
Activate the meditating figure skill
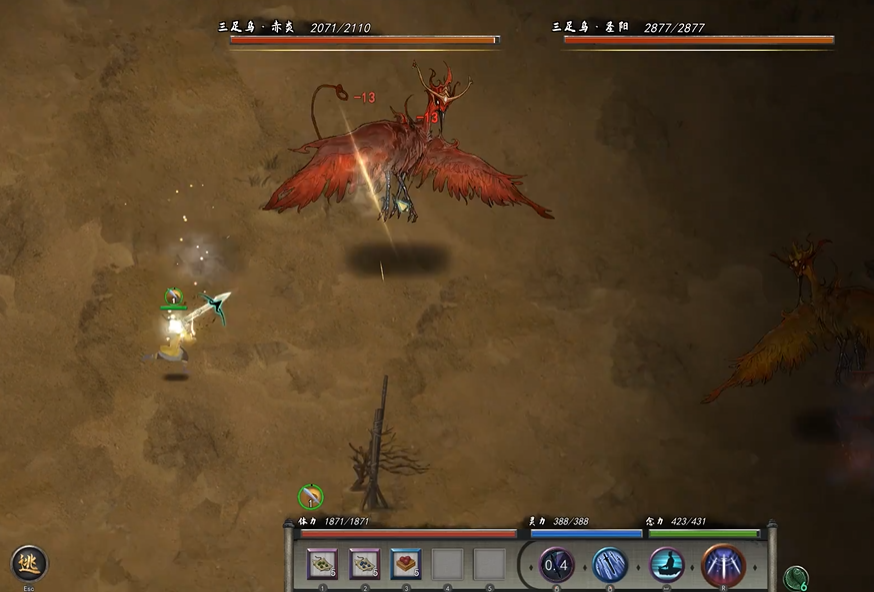point(667,565)
